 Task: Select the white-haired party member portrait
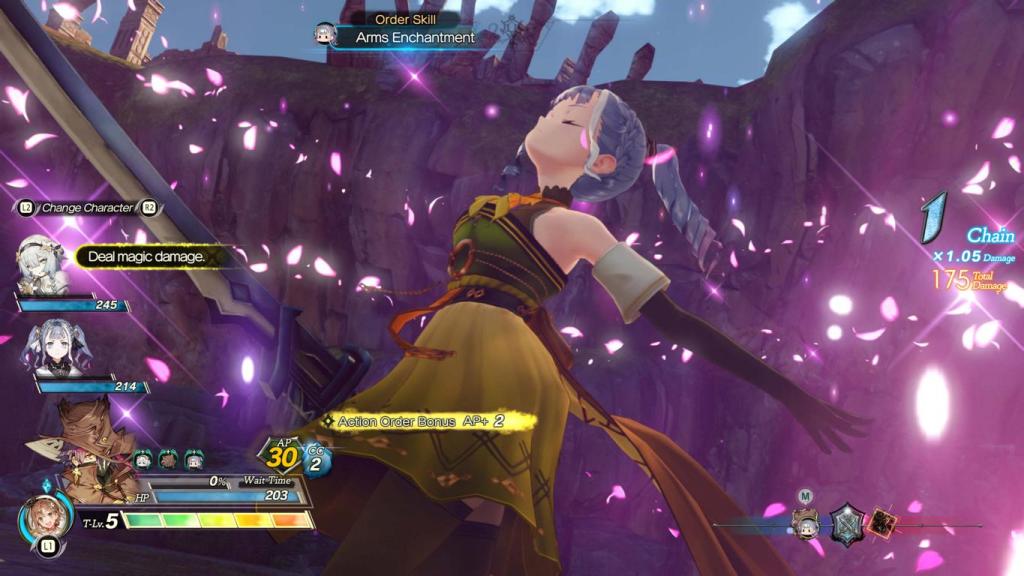tap(41, 265)
